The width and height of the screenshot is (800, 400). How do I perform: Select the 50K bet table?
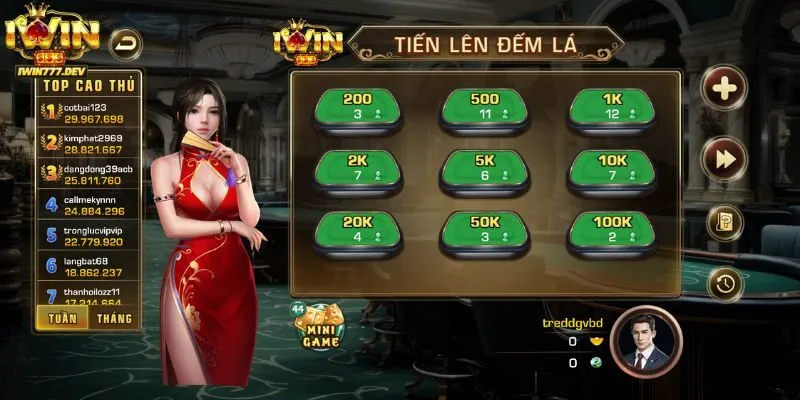(484, 230)
